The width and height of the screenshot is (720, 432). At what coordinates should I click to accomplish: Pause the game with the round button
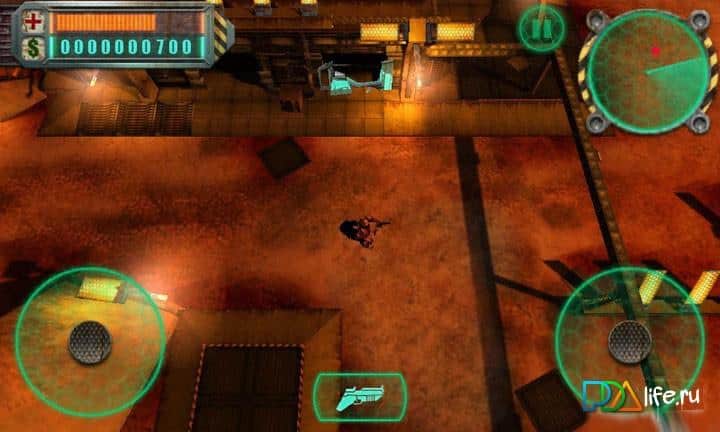(541, 27)
